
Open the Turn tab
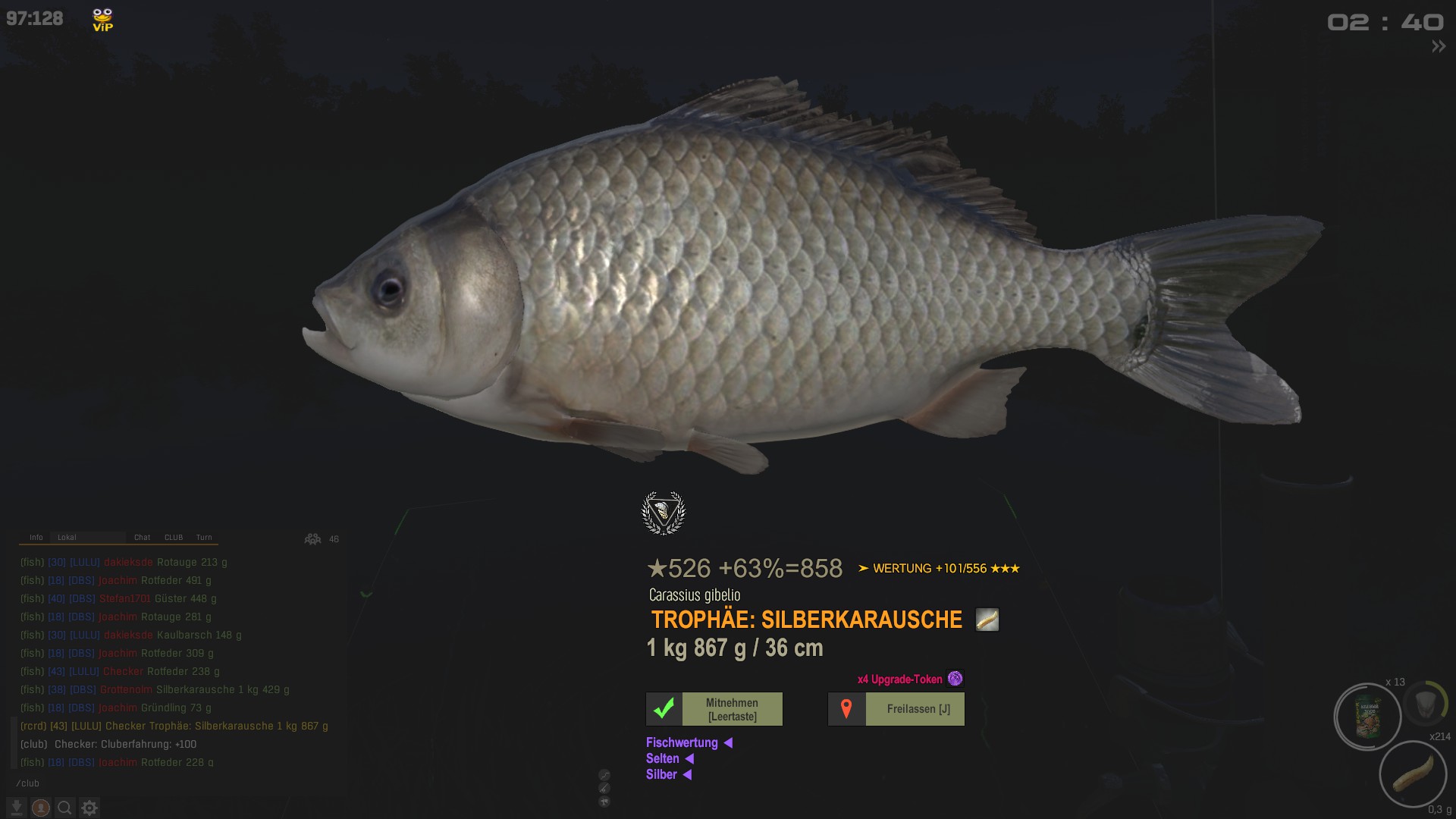coord(204,537)
